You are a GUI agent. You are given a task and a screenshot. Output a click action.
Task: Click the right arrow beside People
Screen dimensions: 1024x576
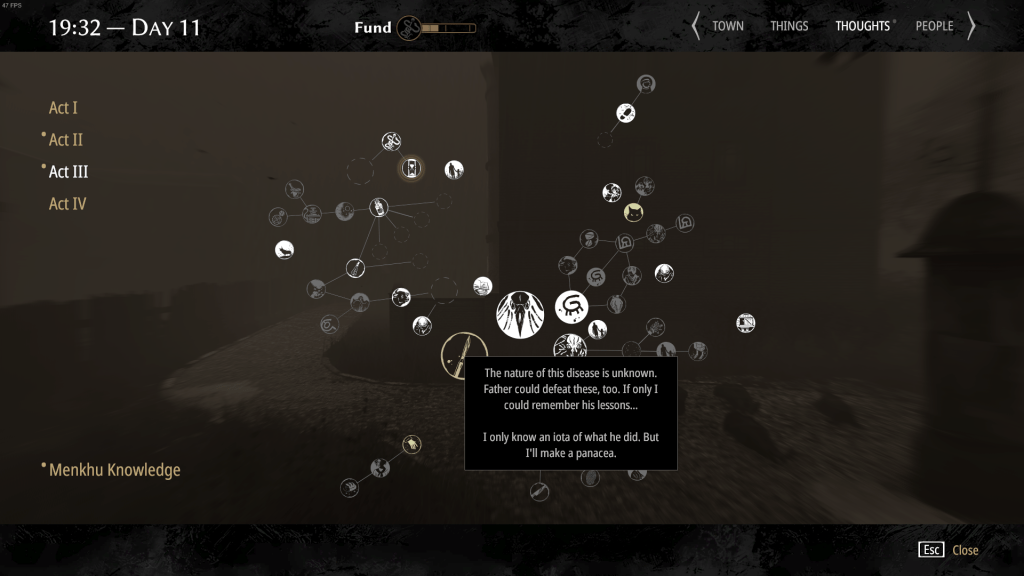click(x=970, y=26)
